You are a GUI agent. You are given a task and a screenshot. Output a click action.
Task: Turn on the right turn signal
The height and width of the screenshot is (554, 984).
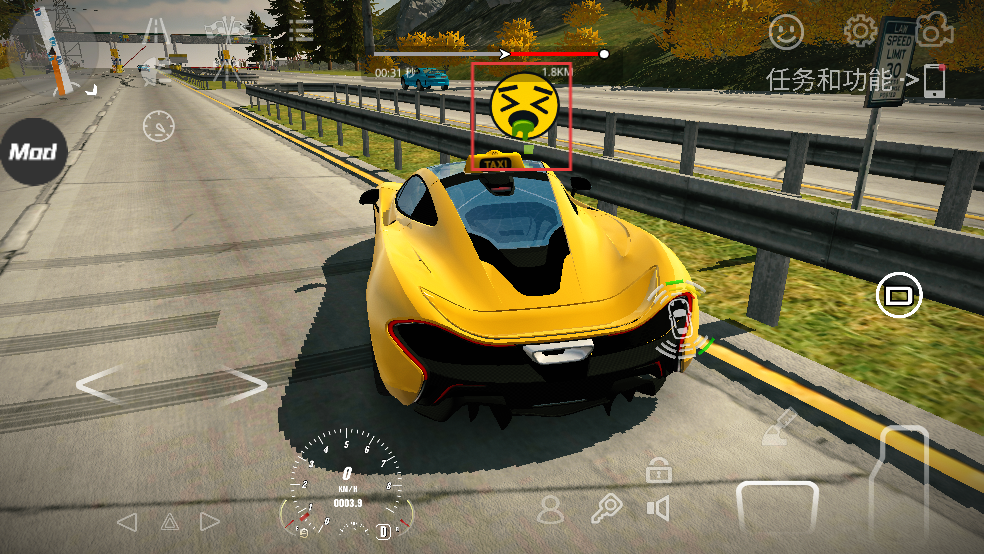(x=209, y=522)
